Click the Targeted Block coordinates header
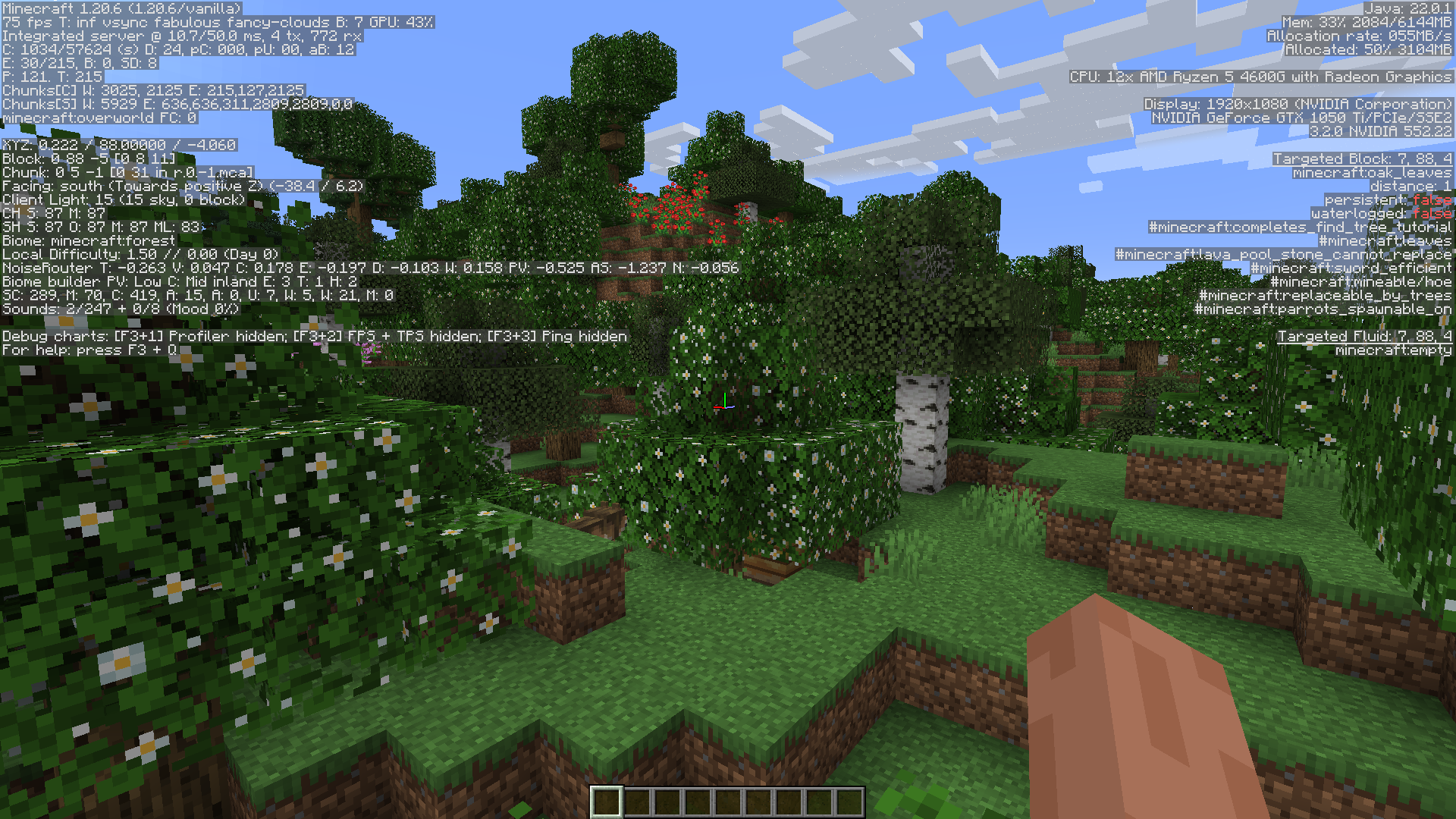The height and width of the screenshot is (819, 1456). 1361,158
